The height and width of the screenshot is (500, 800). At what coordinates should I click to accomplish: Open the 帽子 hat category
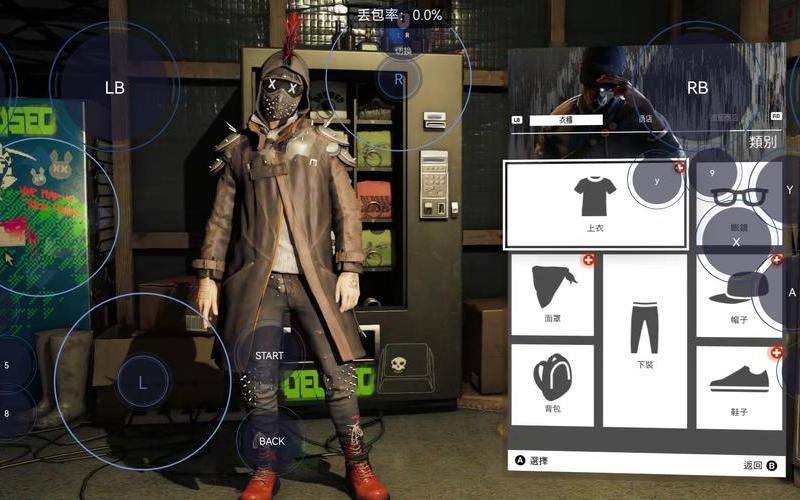tap(740, 295)
